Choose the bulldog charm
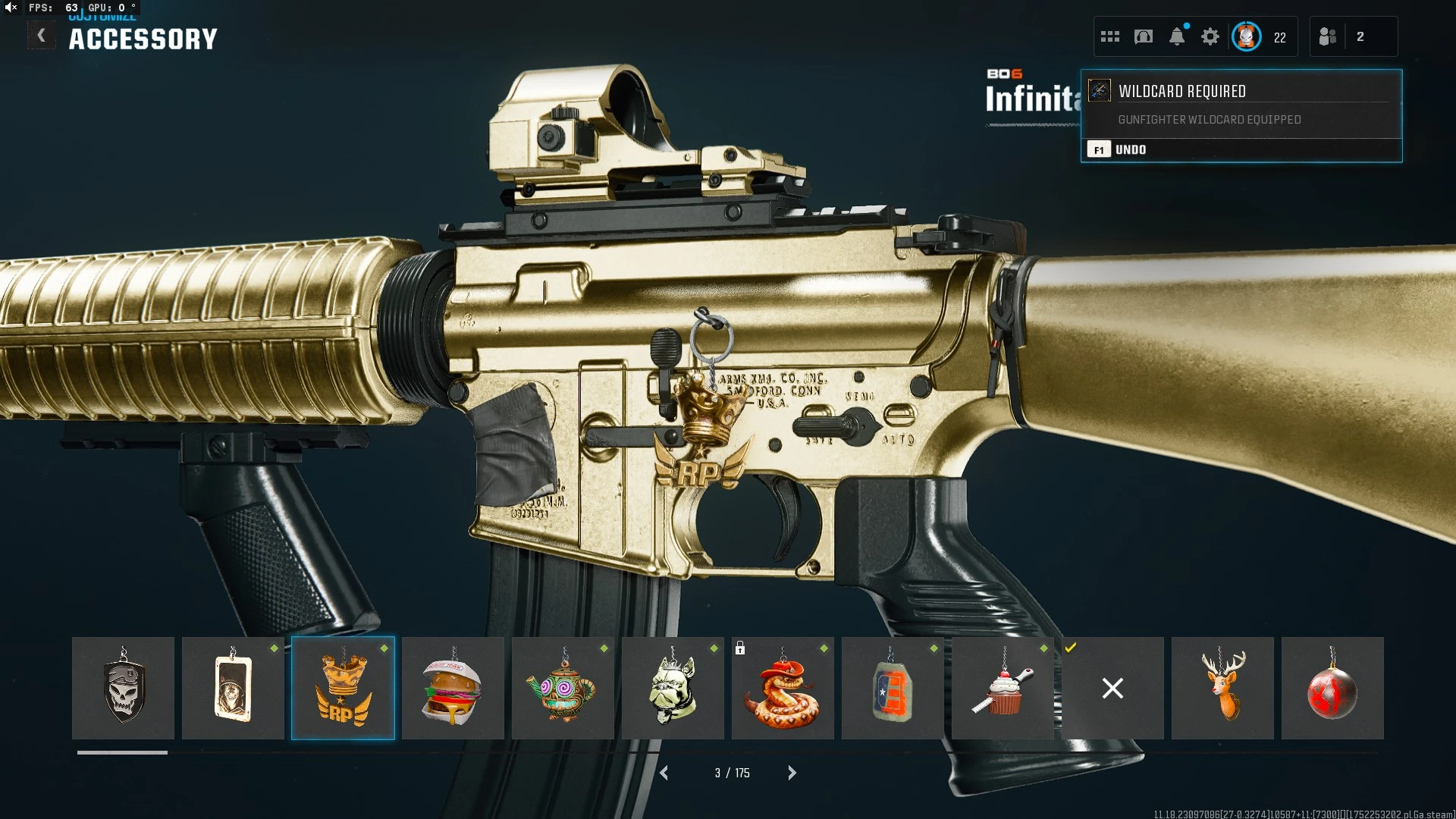This screenshot has width=1456, height=819. pyautogui.click(x=673, y=688)
